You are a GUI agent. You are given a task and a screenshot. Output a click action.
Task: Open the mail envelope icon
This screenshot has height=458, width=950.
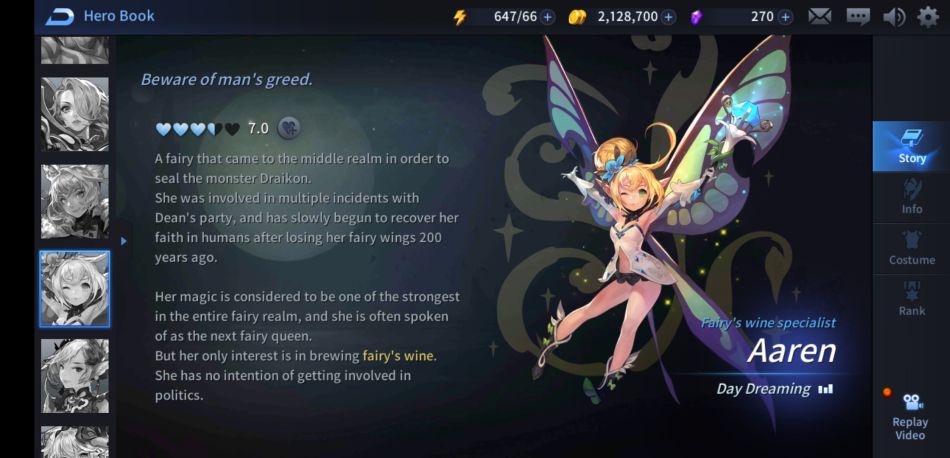(x=820, y=17)
